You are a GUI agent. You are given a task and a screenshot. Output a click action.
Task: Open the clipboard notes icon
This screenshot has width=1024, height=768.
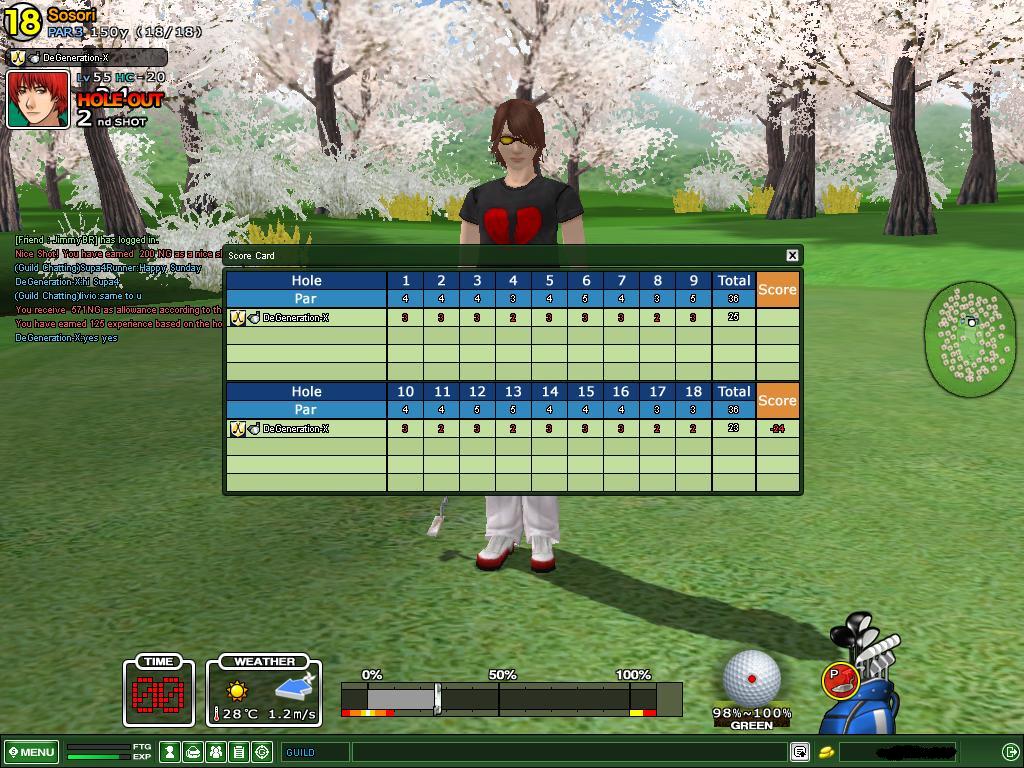click(239, 752)
